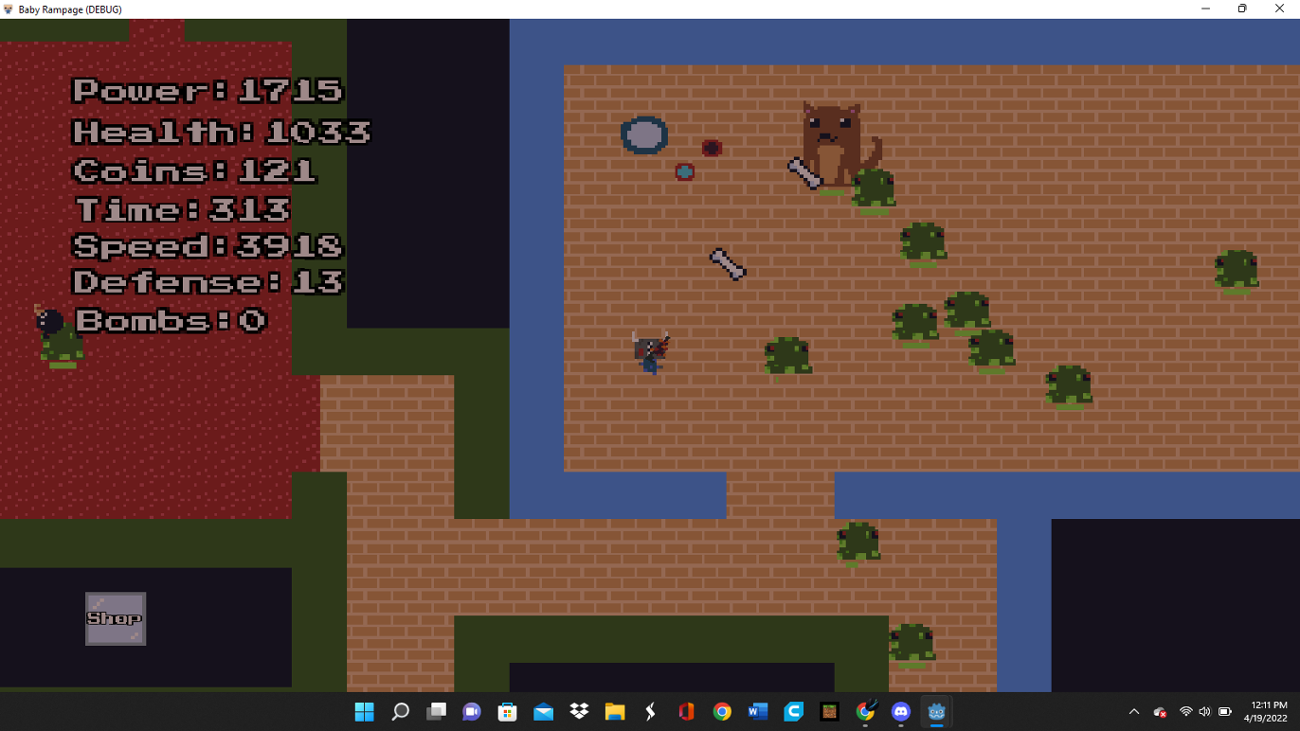Expand hidden icons in the system tray
Screen dimensions: 1300x731
1133,712
